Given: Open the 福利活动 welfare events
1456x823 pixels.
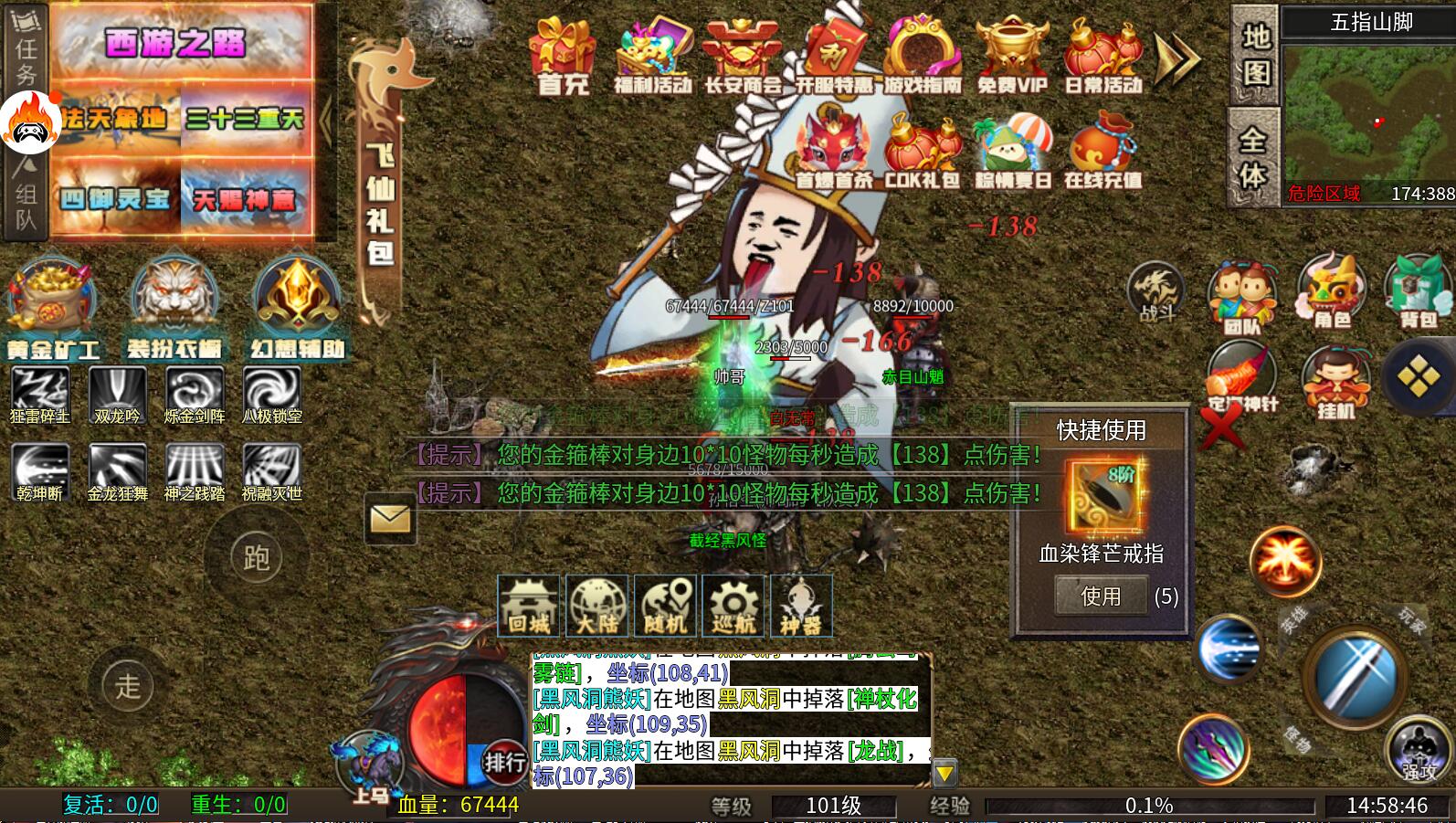Looking at the screenshot, I should coord(652,56).
